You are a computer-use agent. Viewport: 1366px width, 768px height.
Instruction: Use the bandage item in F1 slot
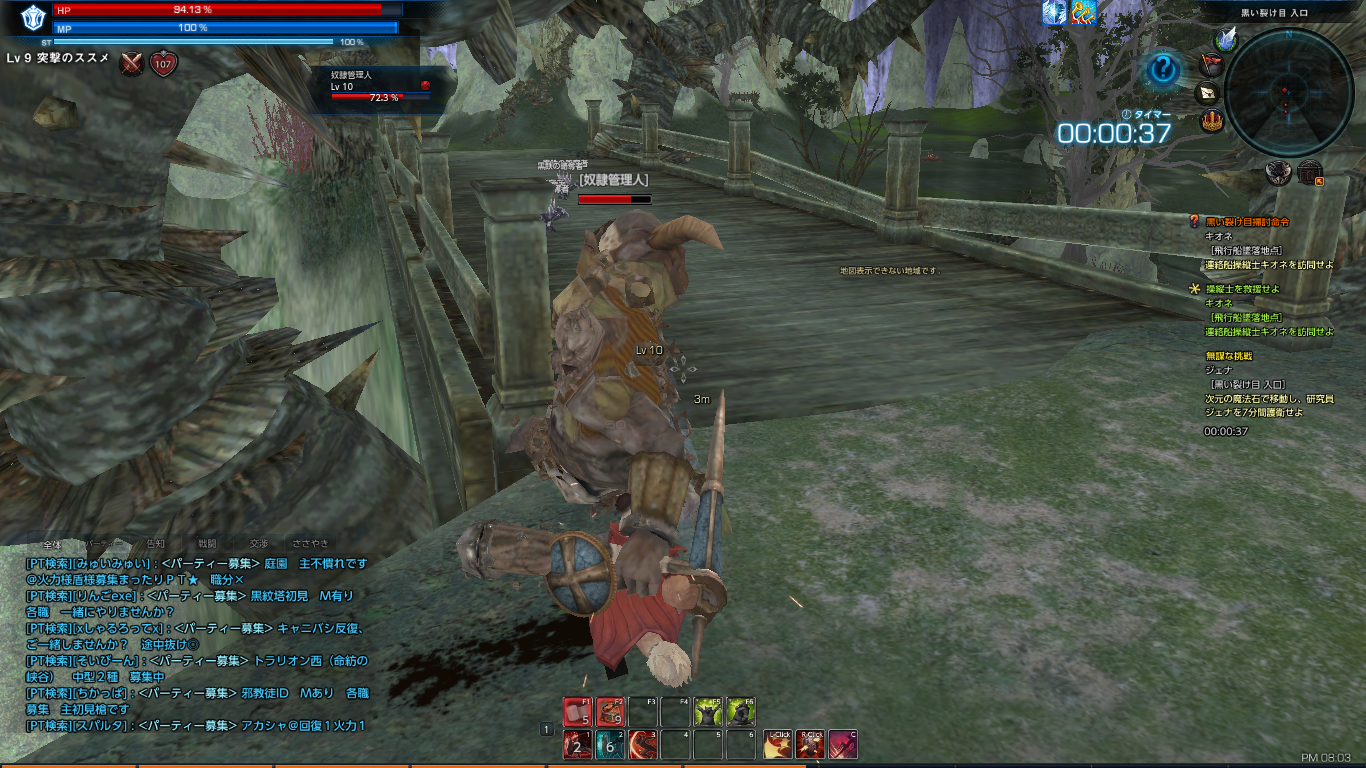tap(577, 712)
